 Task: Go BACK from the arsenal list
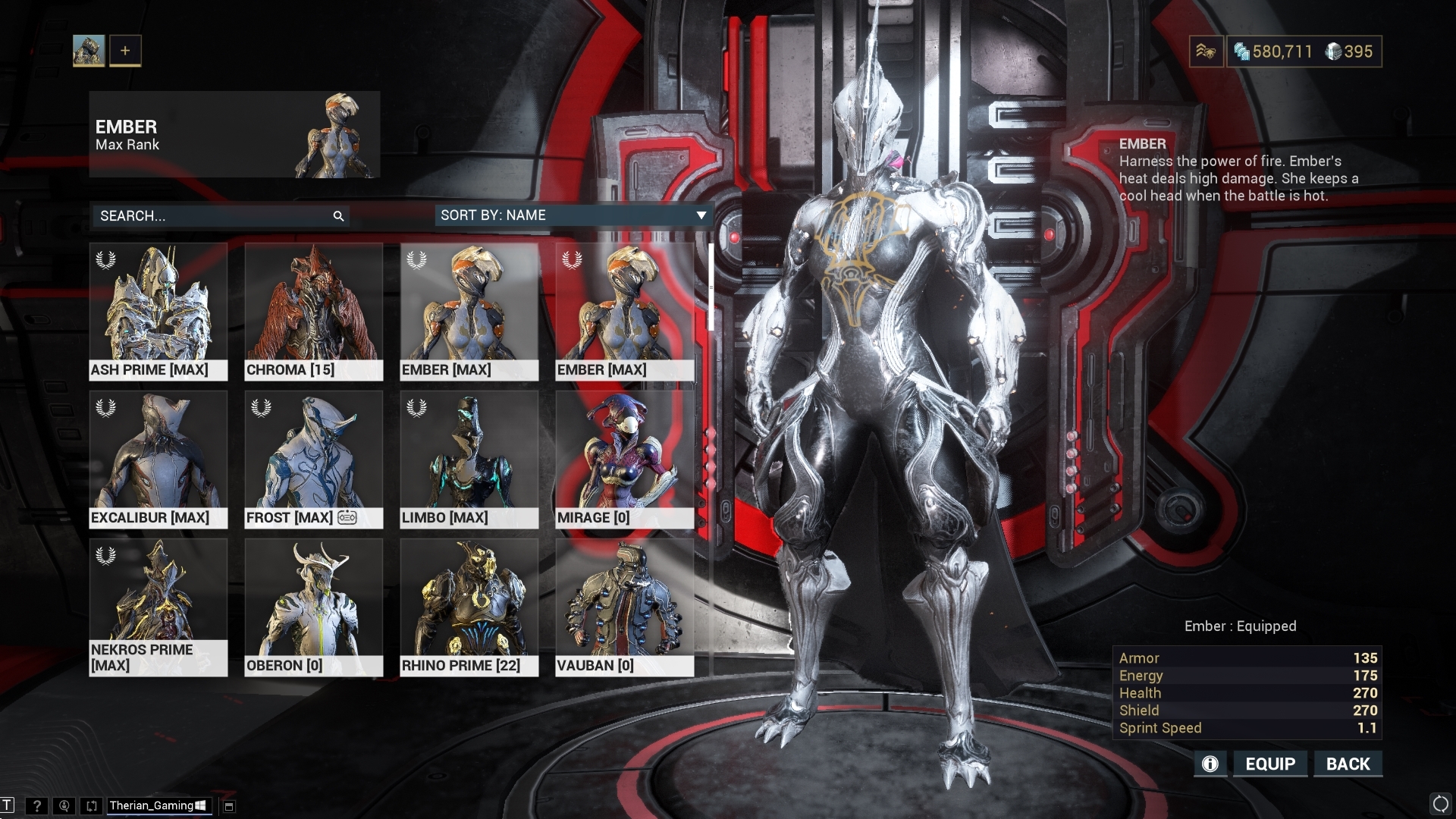[x=1348, y=764]
